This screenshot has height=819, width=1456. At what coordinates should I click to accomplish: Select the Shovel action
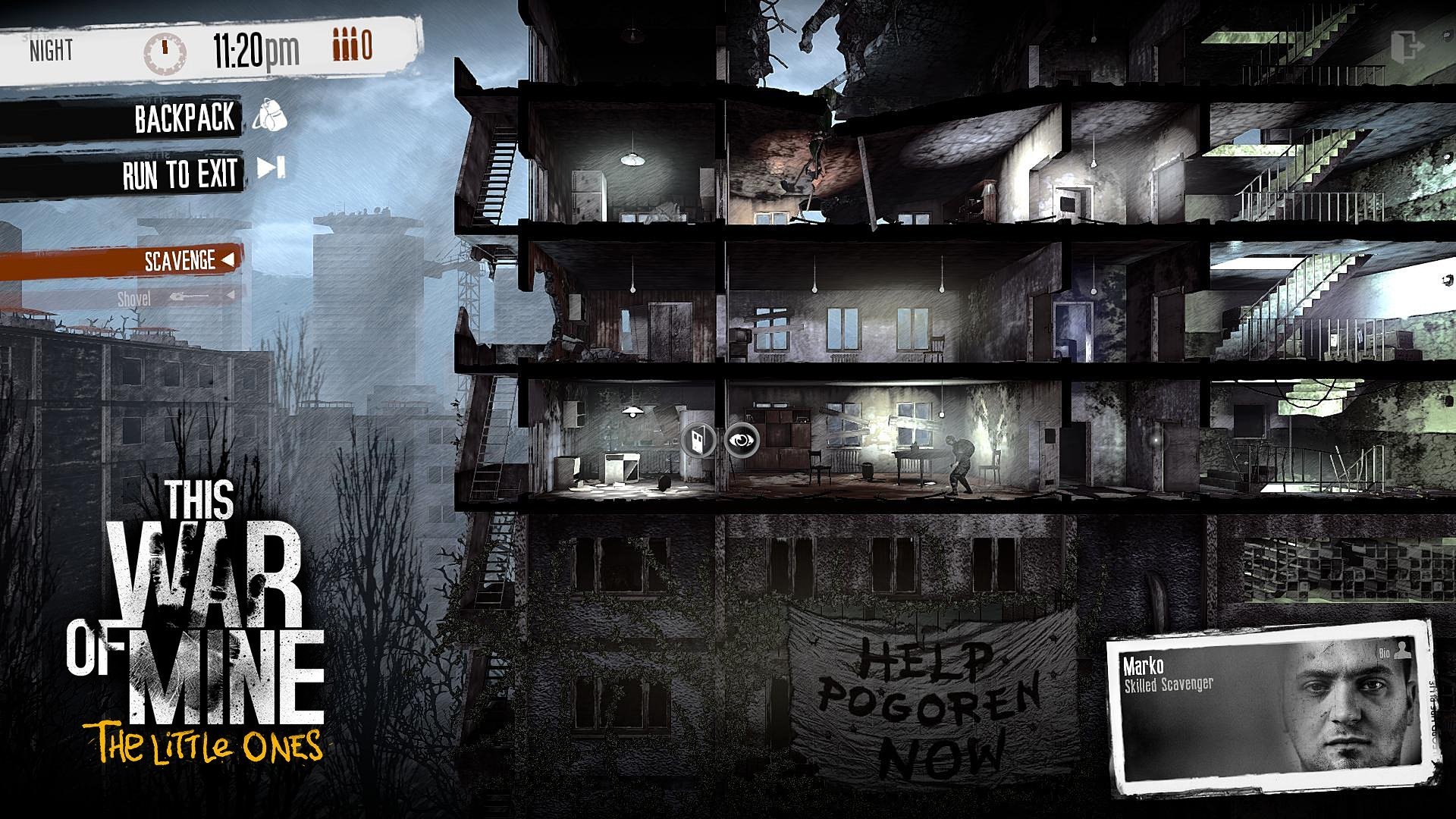[x=136, y=299]
